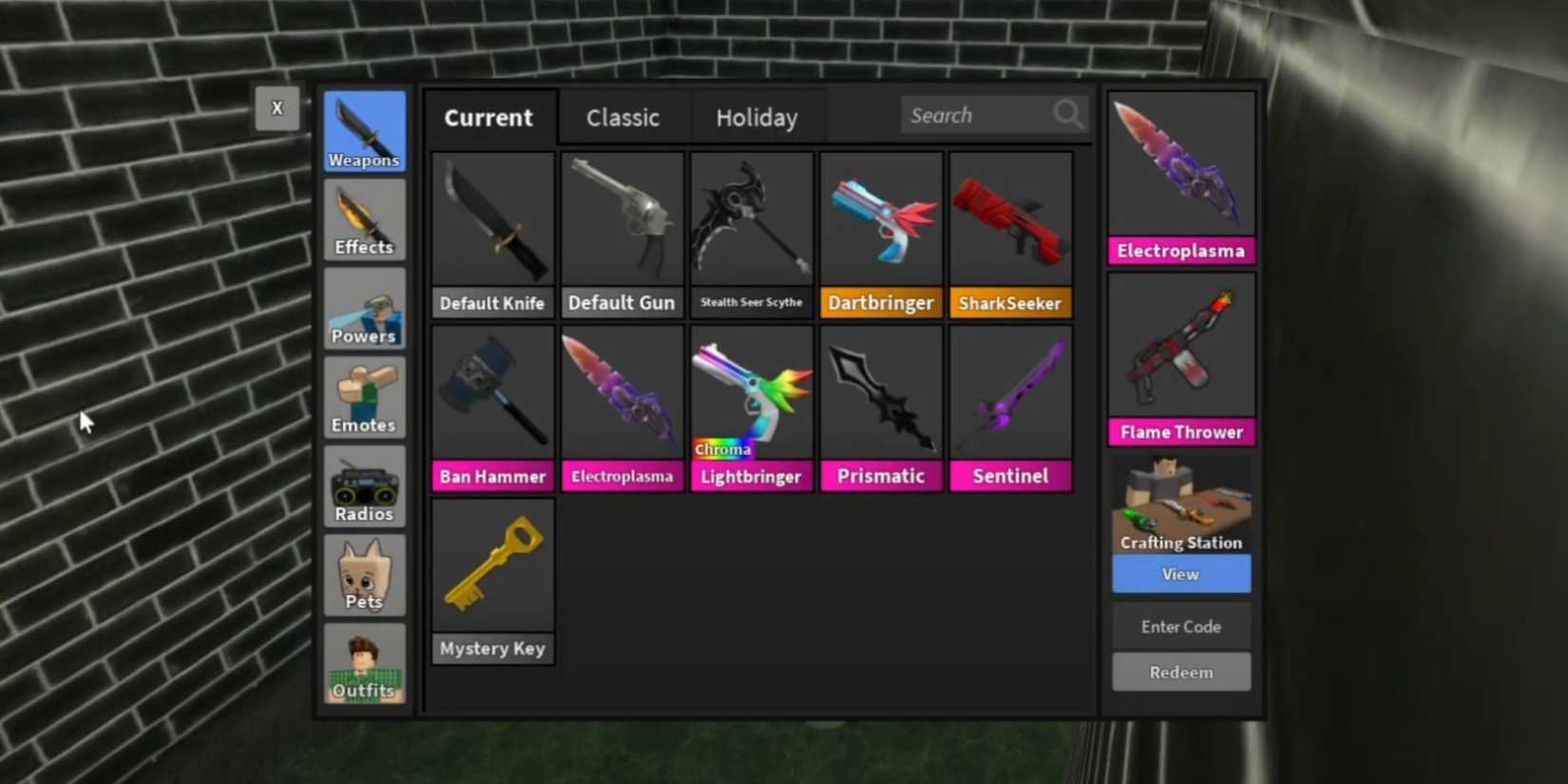Open the Effects panel
The image size is (1568, 784).
point(364,220)
